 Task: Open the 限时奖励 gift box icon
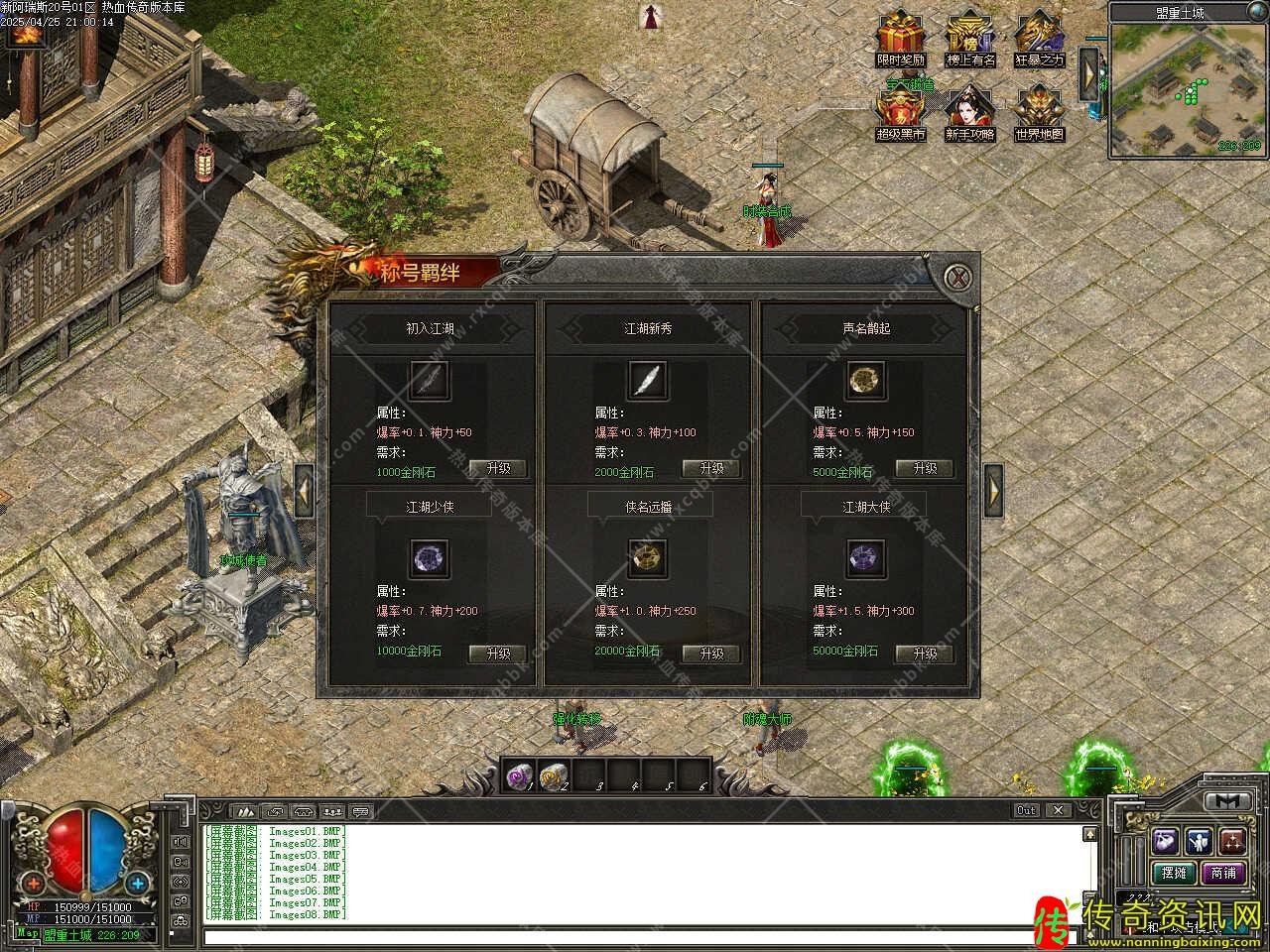coord(900,38)
